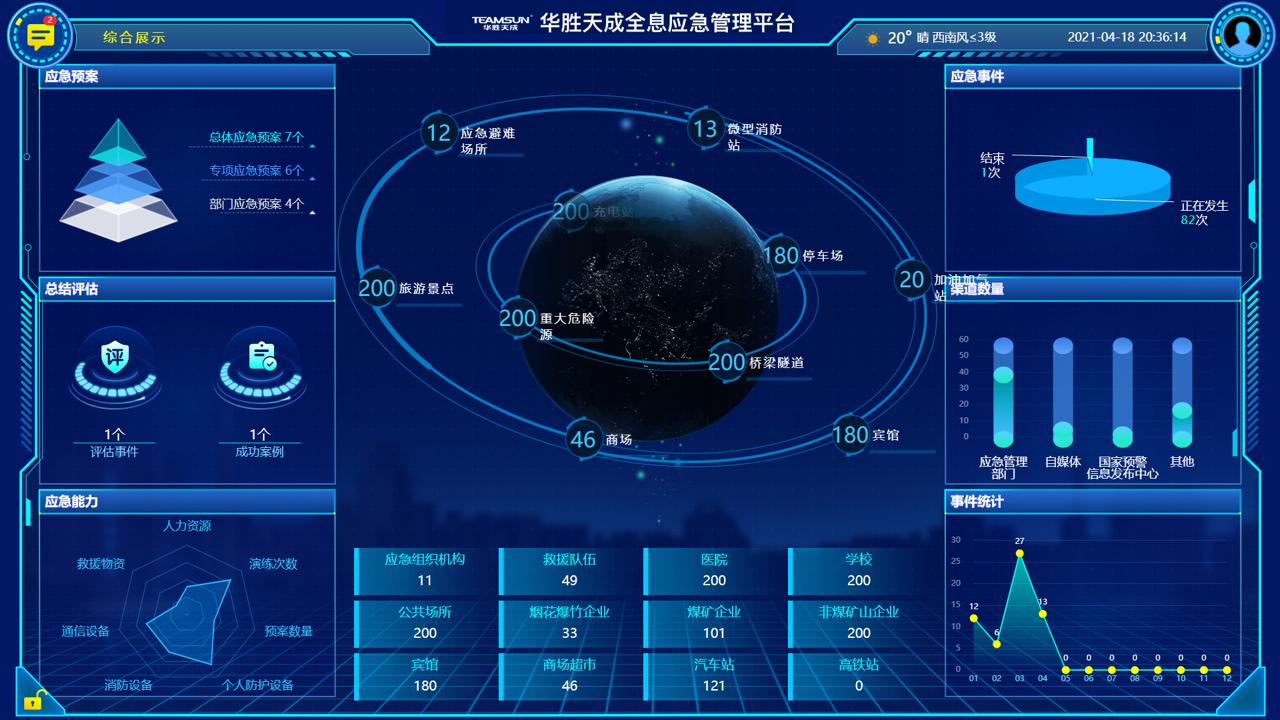Image resolution: width=1280 pixels, height=720 pixels.
Task: Select the TEAMSUN logo in the header
Action: coord(500,24)
